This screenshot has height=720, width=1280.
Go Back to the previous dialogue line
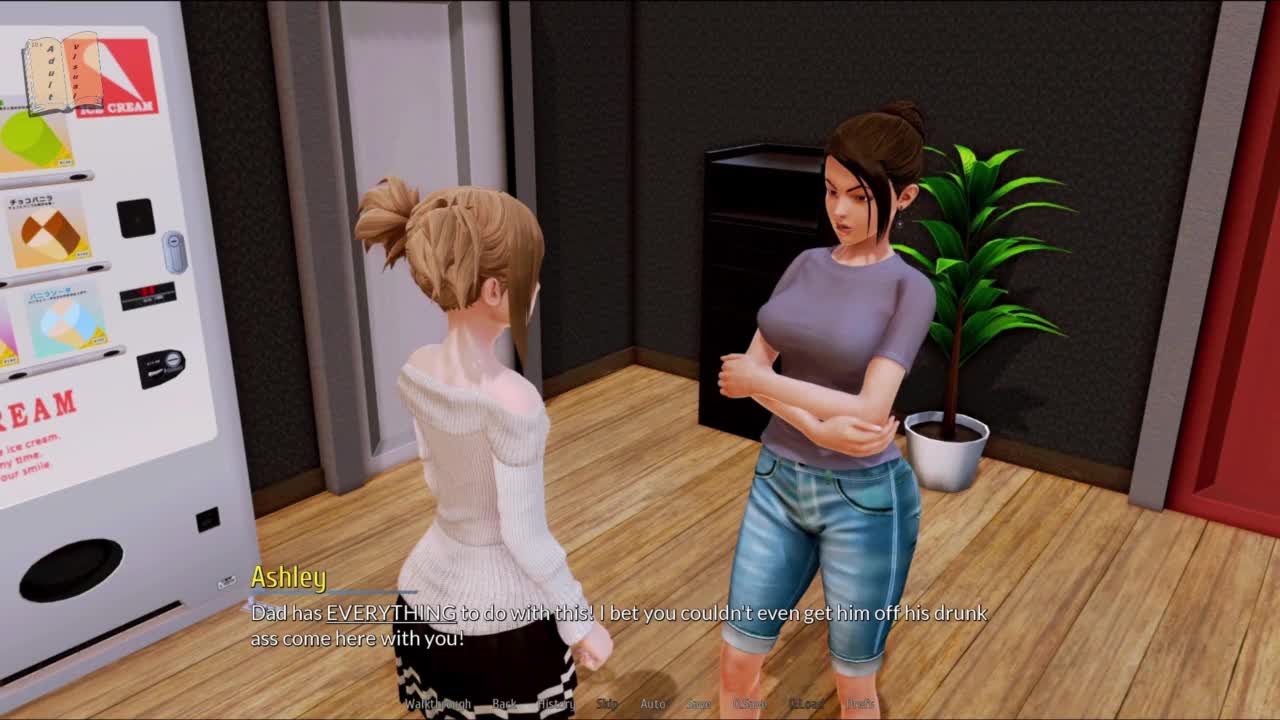(x=504, y=704)
